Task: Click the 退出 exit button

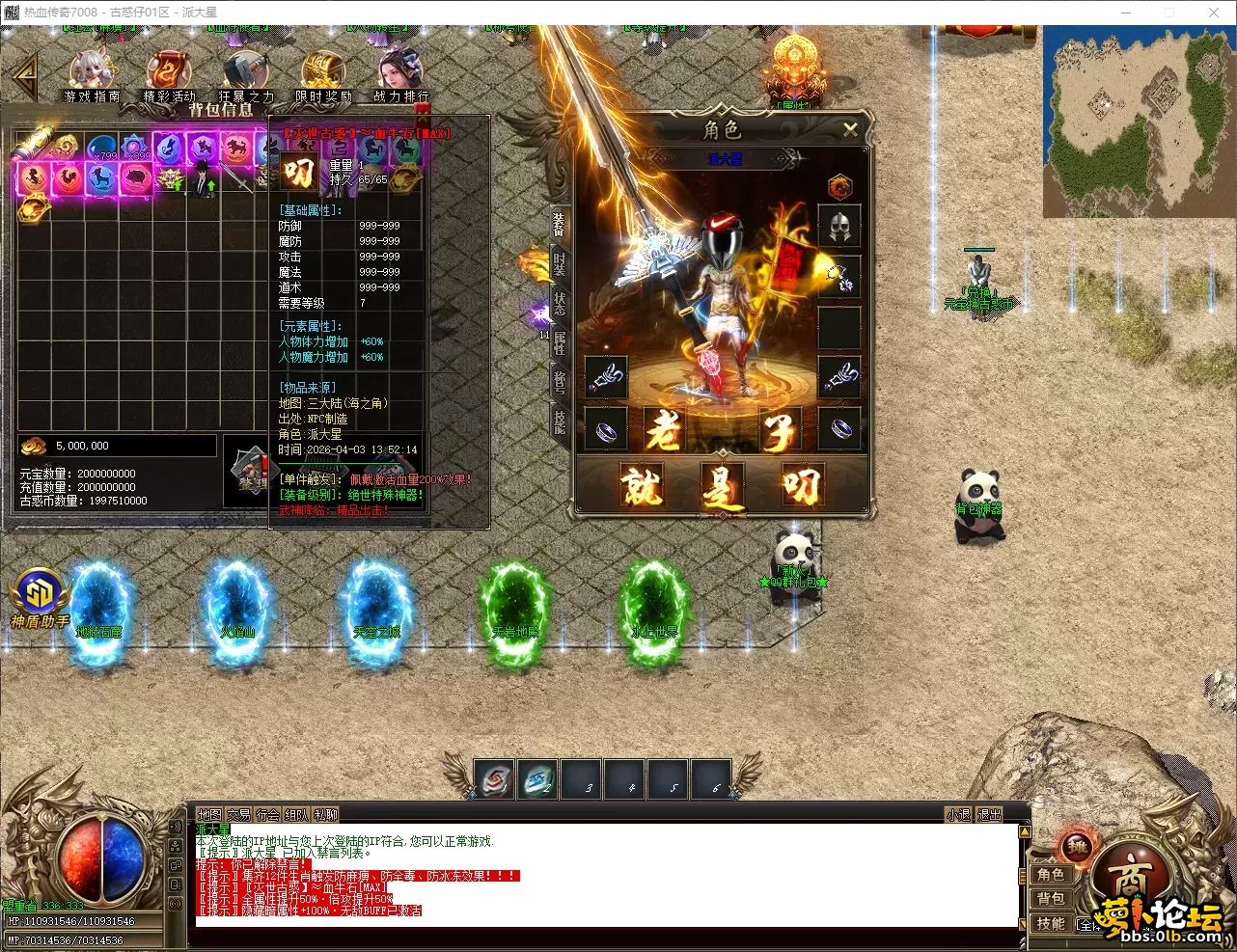Action: click(989, 815)
